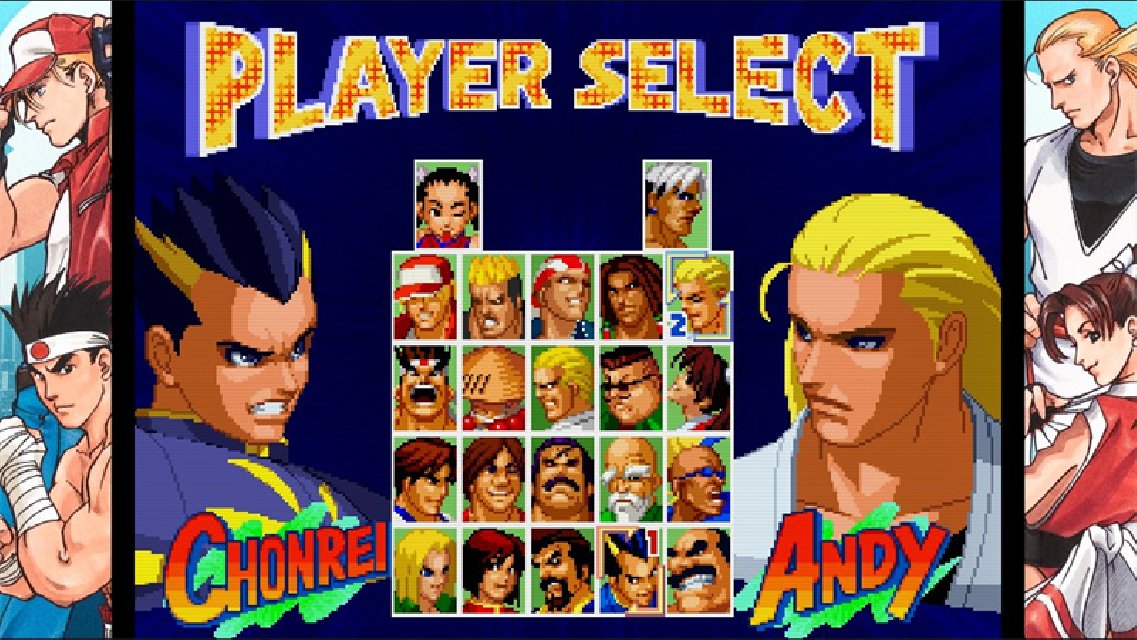Image resolution: width=1137 pixels, height=640 pixels.
Task: Pick the long-haired blonde Blue Mary portrait
Action: coord(425,570)
